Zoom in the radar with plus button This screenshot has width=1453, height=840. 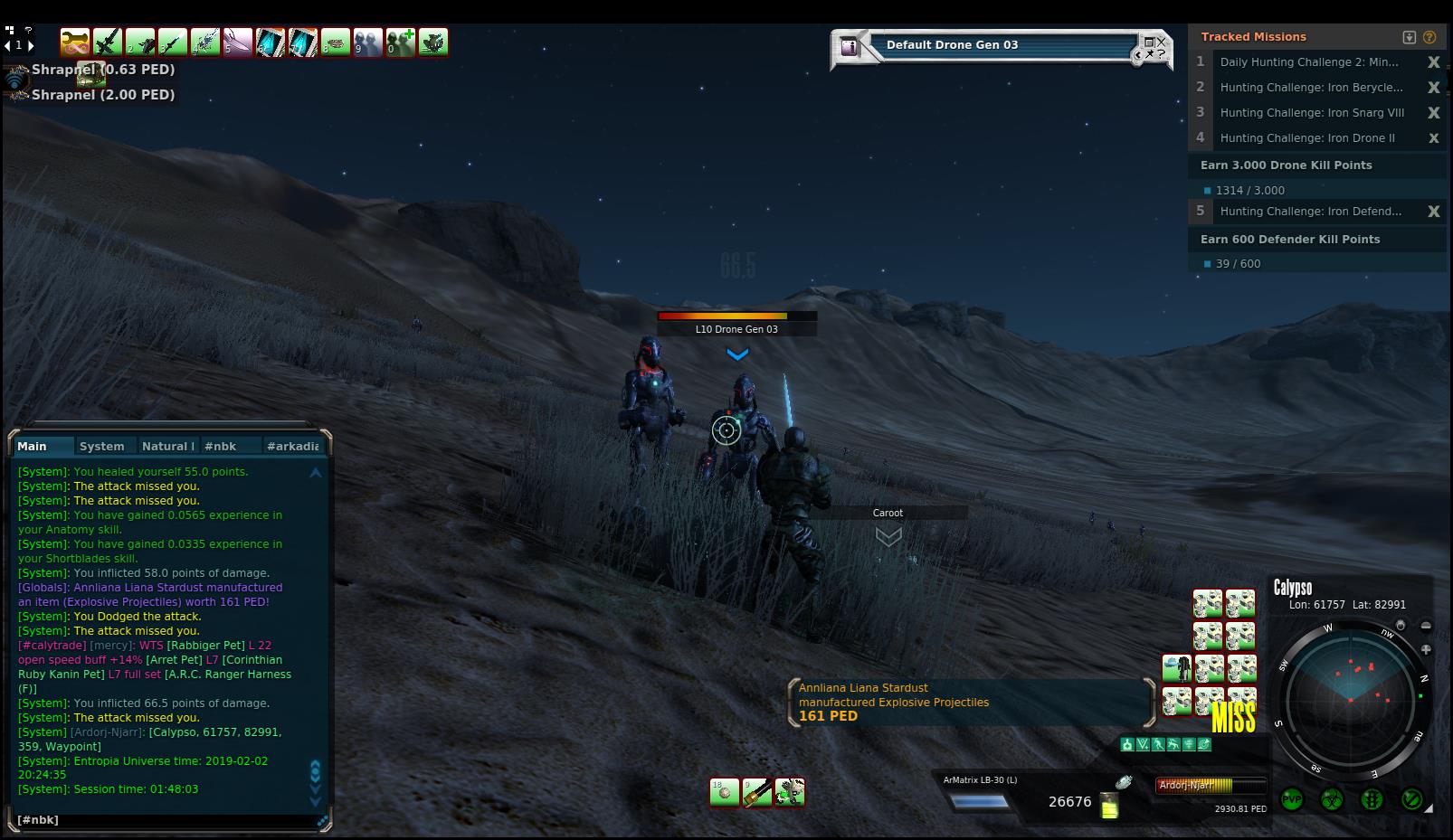(x=1426, y=649)
